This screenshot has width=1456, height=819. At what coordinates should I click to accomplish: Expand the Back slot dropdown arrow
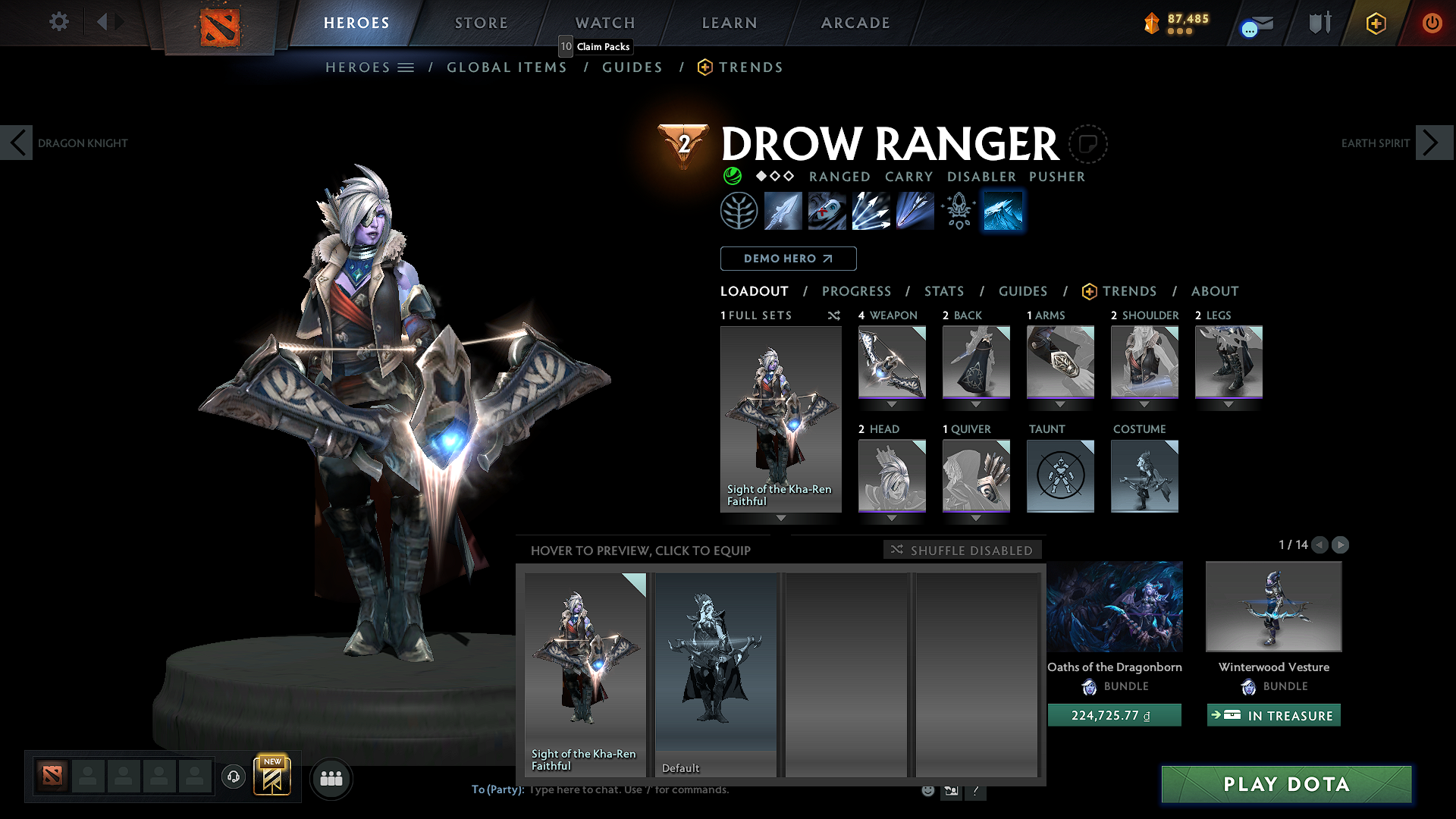click(x=976, y=405)
